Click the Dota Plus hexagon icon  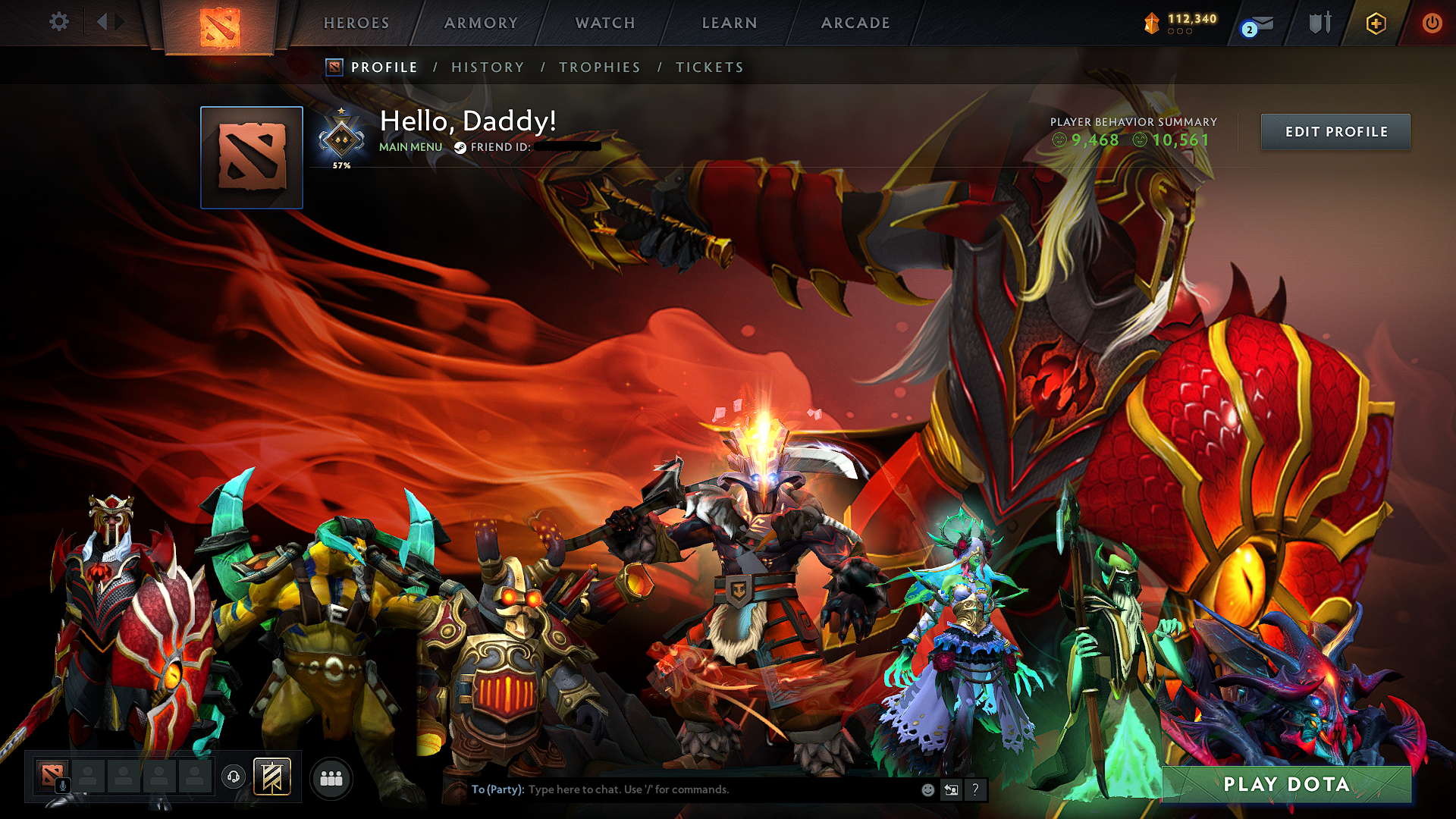pos(1376,24)
